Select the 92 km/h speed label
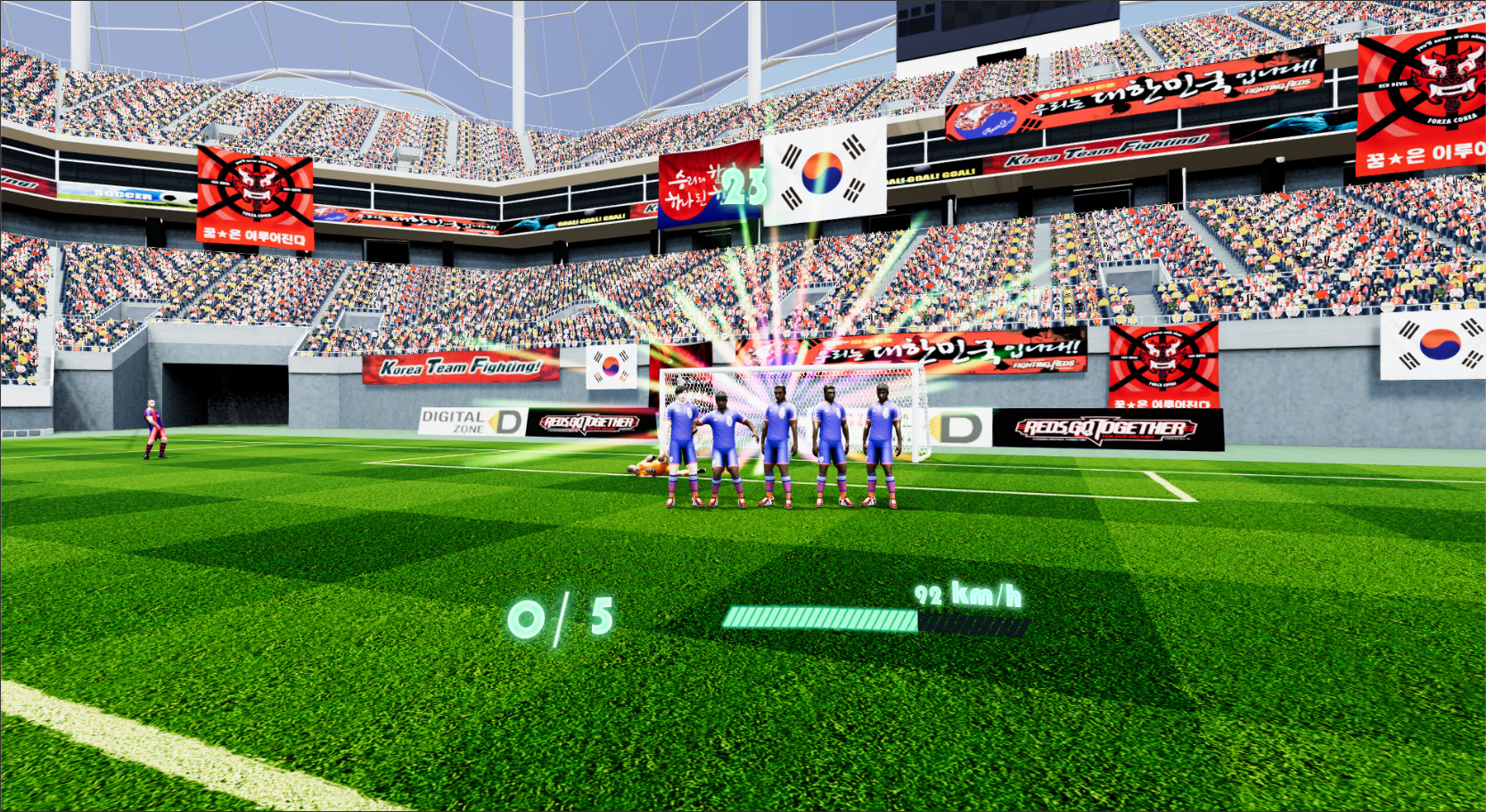 tap(969, 594)
